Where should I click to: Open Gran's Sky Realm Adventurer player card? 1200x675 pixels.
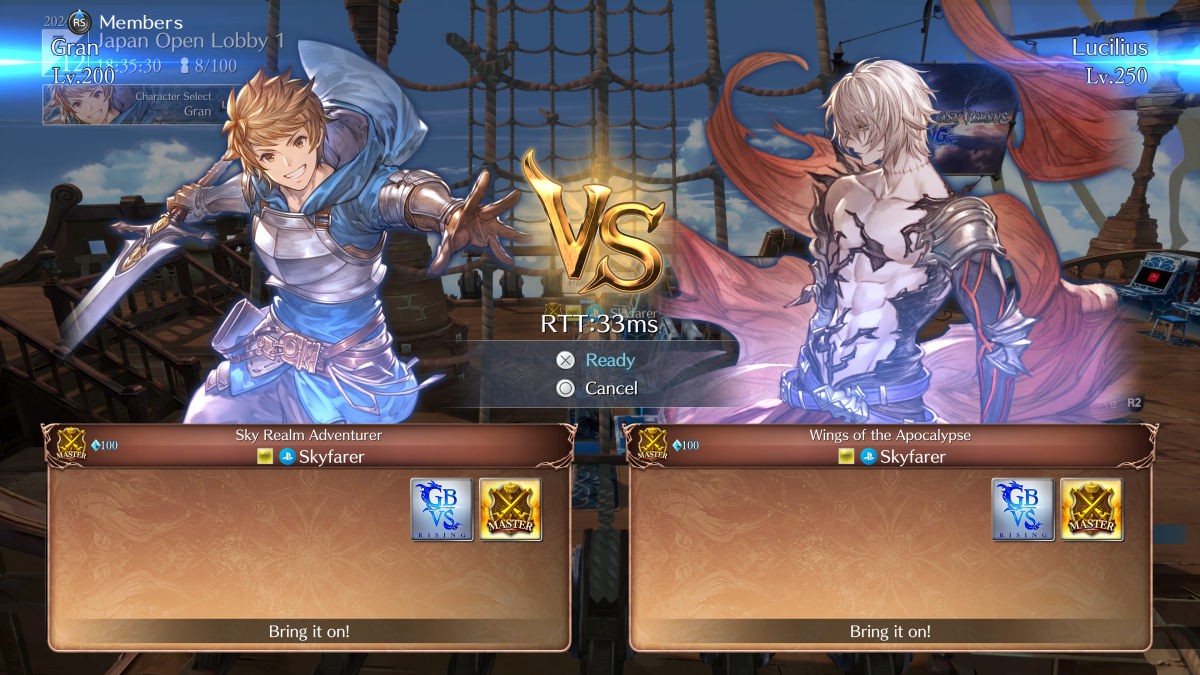(x=309, y=536)
